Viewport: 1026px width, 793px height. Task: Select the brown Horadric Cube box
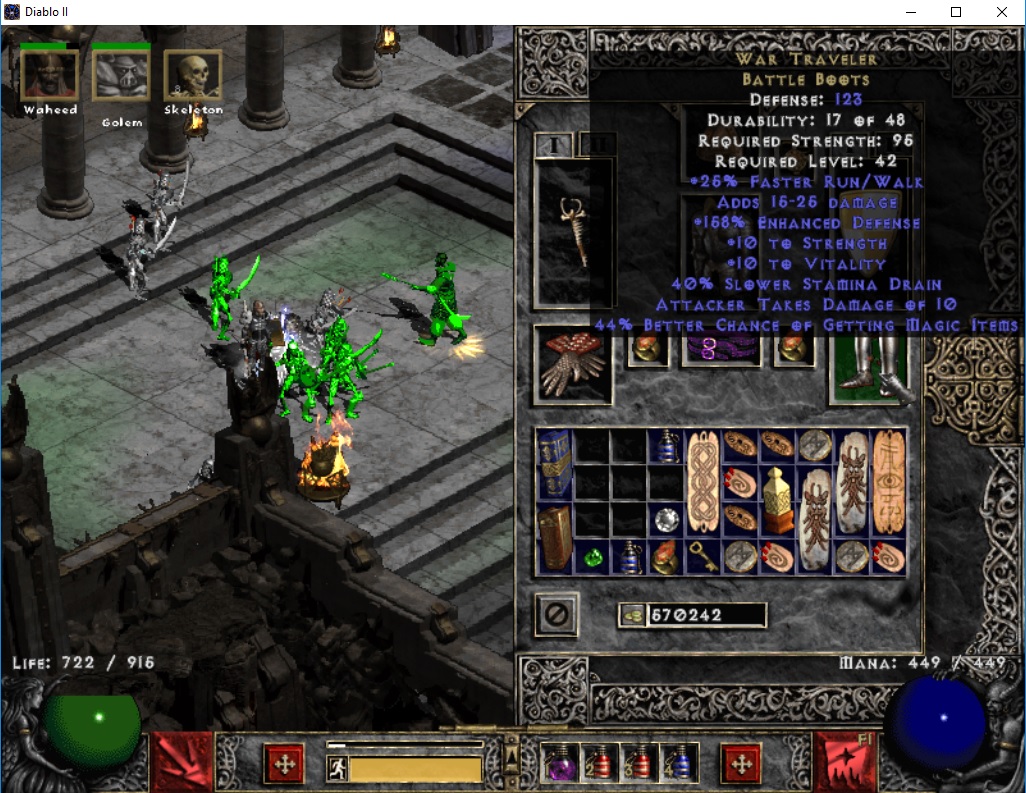point(555,538)
